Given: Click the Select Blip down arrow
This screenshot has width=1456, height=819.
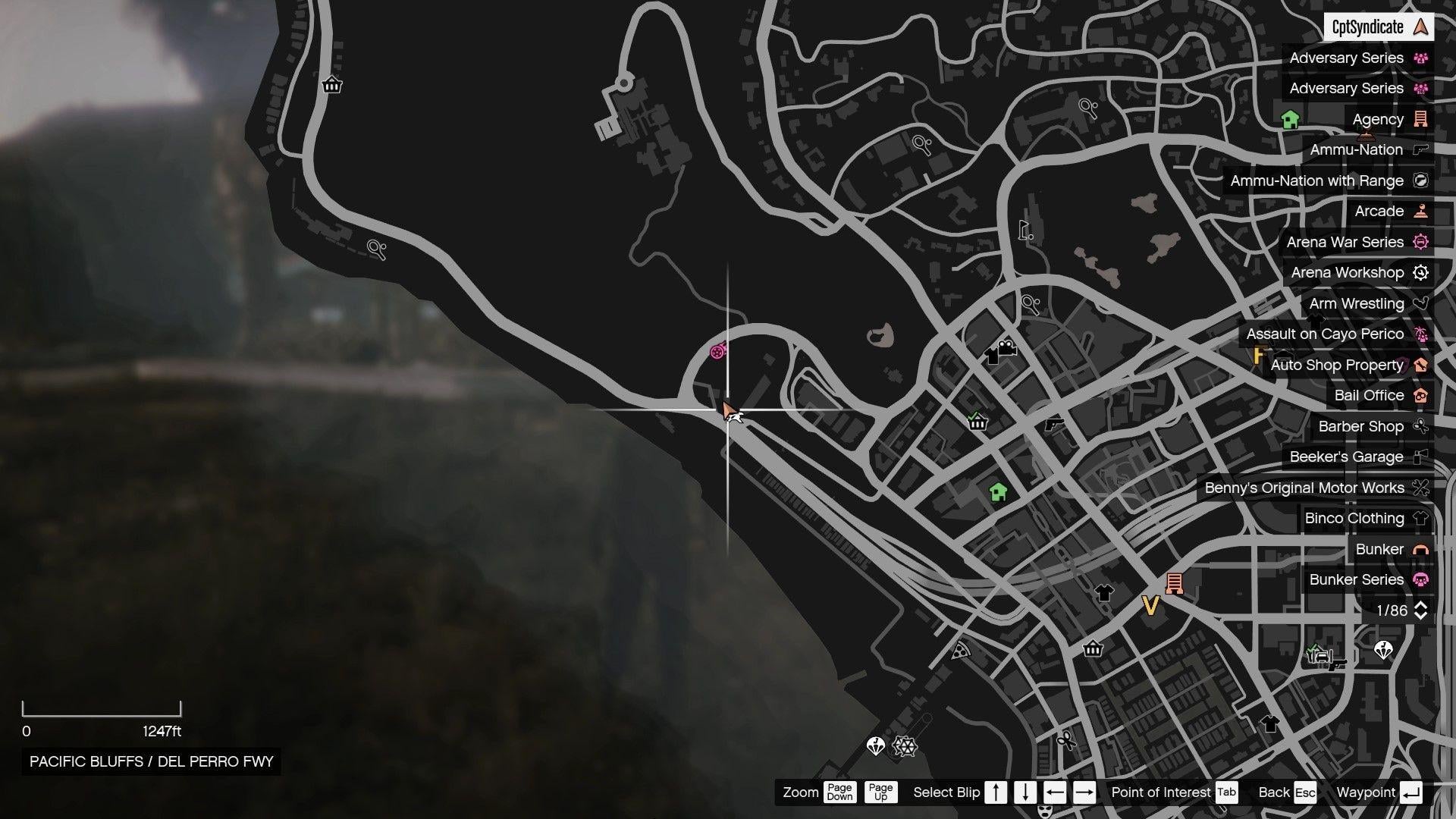Looking at the screenshot, I should [1025, 792].
